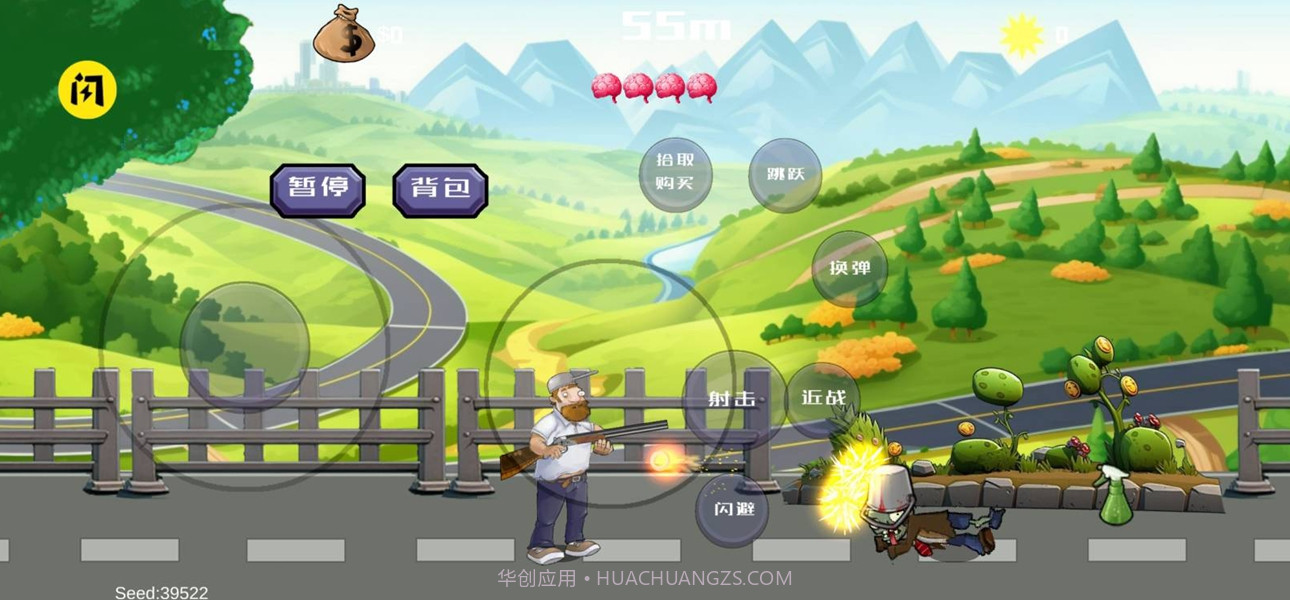Tap the virtual movement joystick
This screenshot has width=1290, height=600.
point(244,346)
